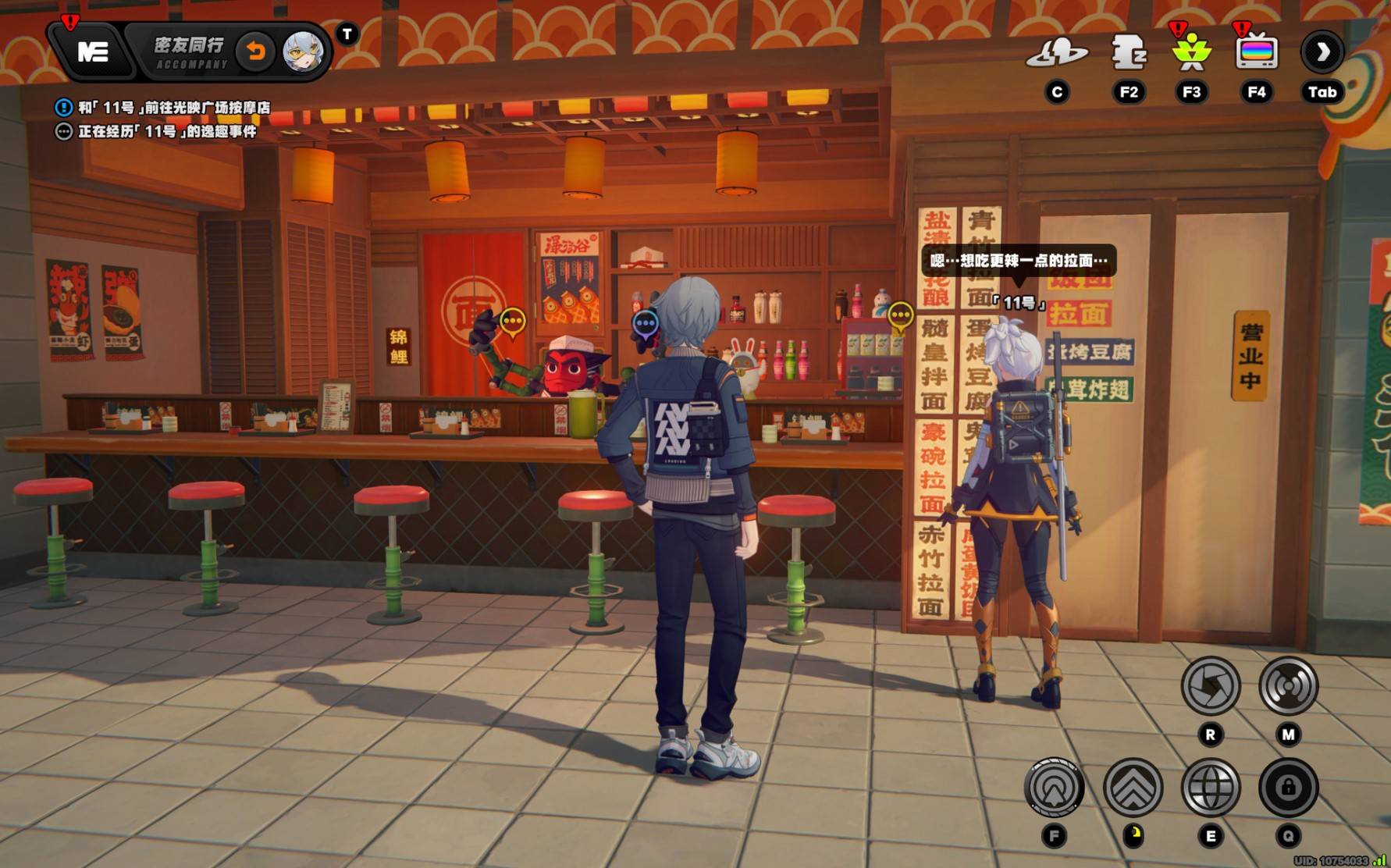Viewport: 1391px width, 868px height.
Task: Select the ongoing No. 11 leisure event tracker
Action: click(166, 132)
